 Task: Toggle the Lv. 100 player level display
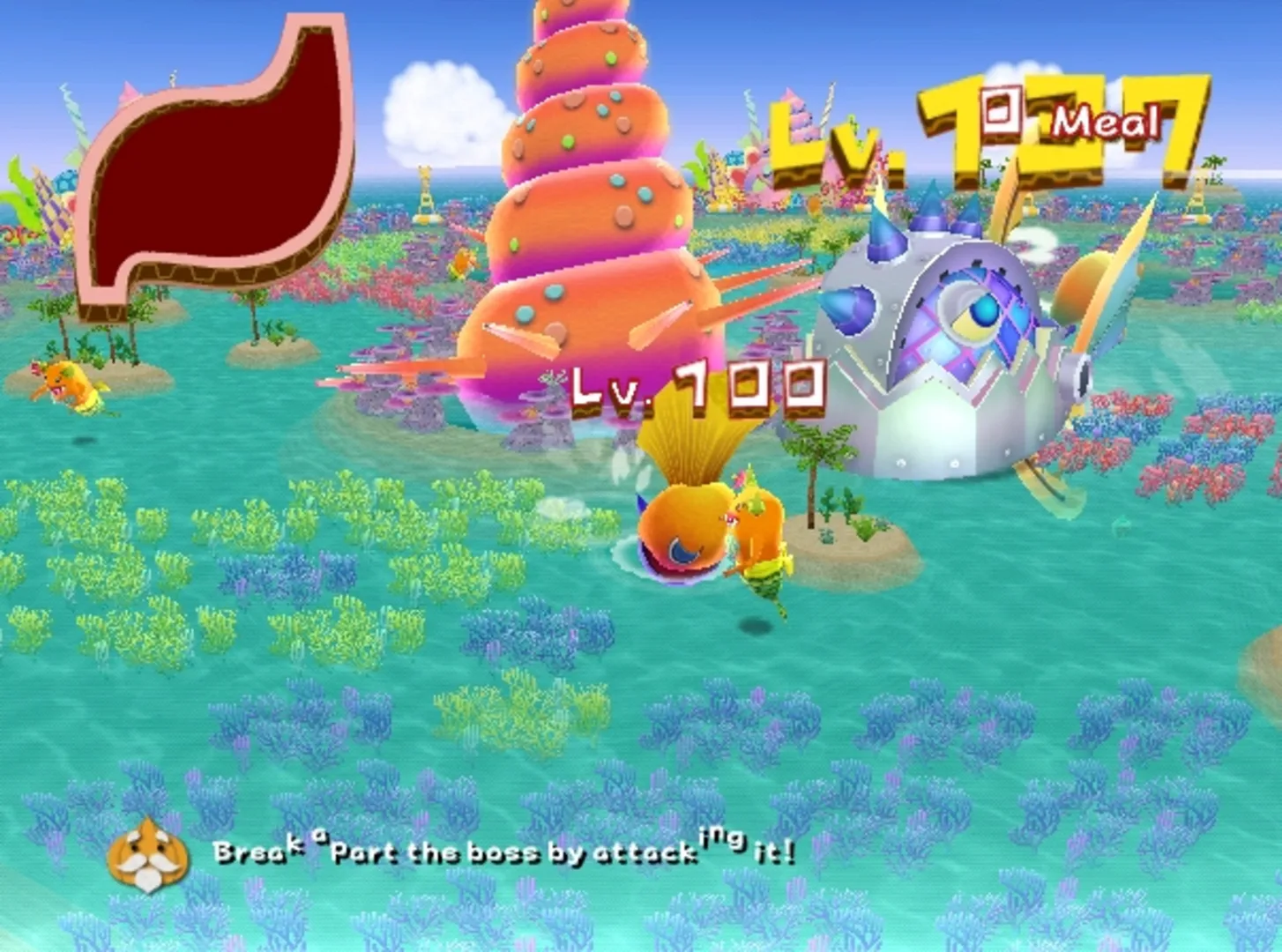[697, 386]
